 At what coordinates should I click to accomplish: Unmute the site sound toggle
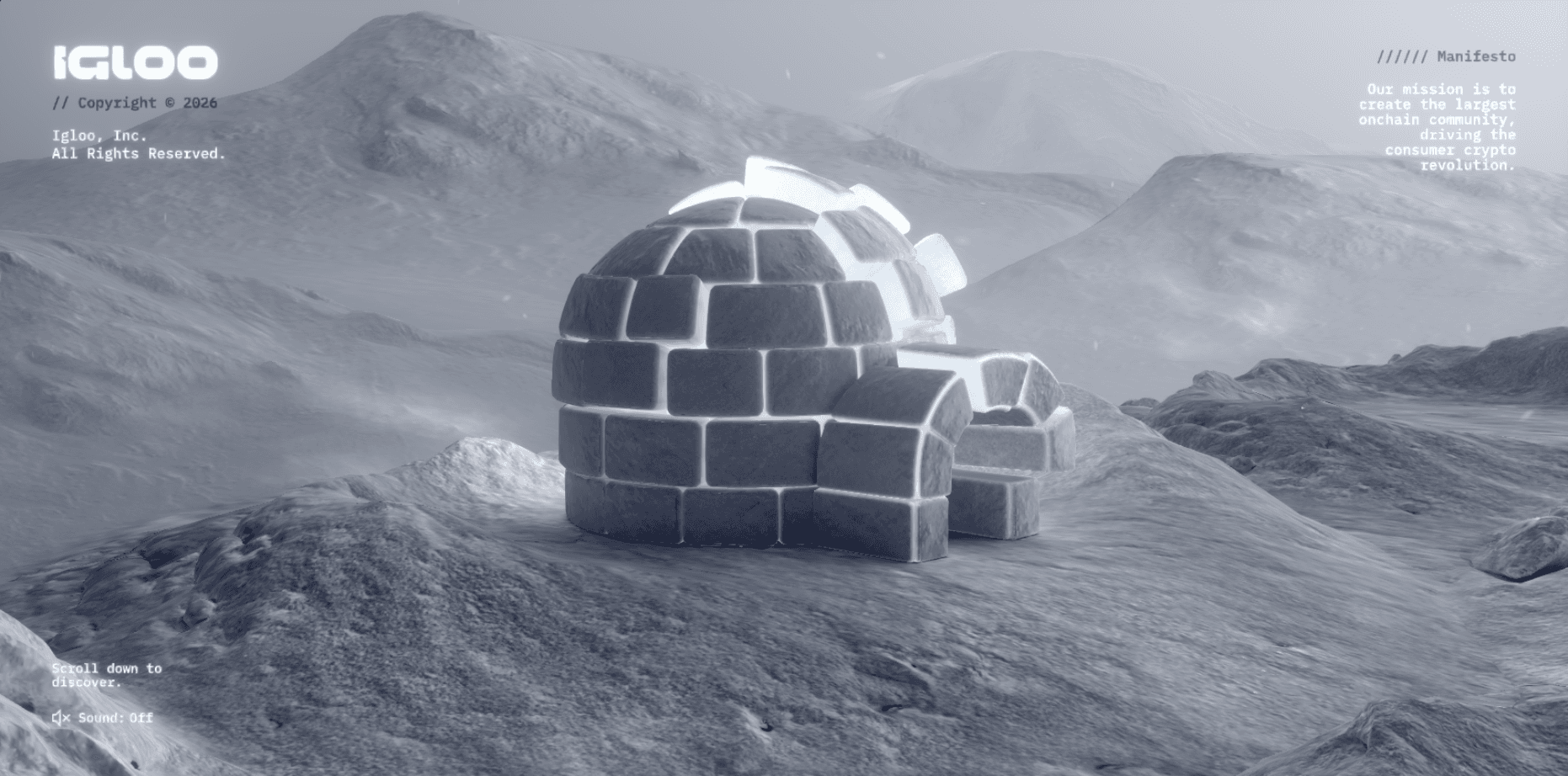pyautogui.click(x=101, y=718)
